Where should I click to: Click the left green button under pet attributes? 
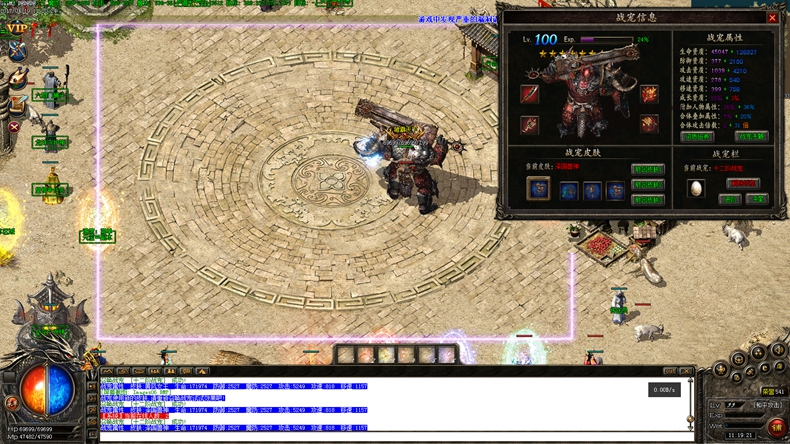click(x=697, y=137)
